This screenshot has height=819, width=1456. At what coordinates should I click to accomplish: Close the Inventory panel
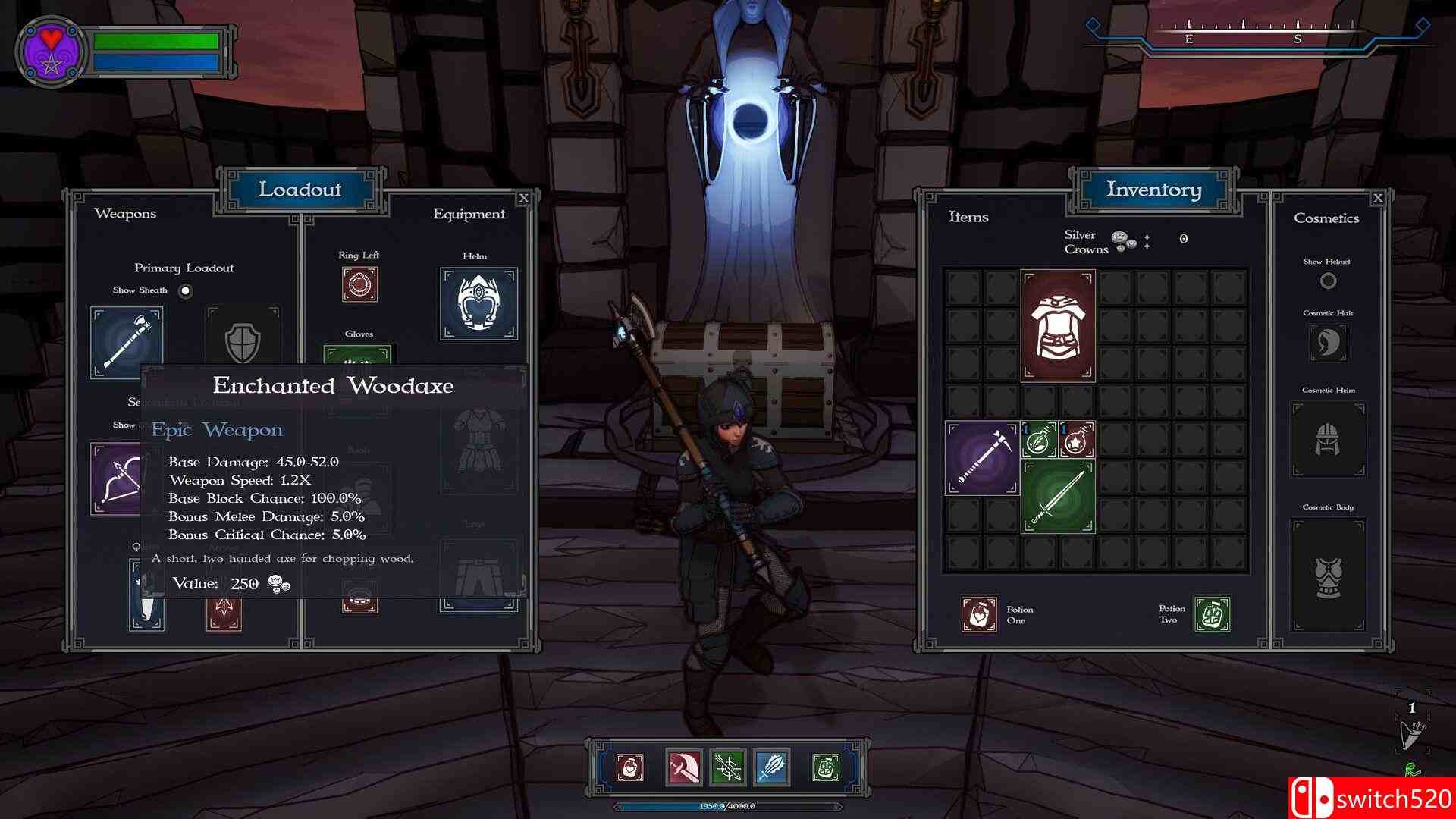1378,198
